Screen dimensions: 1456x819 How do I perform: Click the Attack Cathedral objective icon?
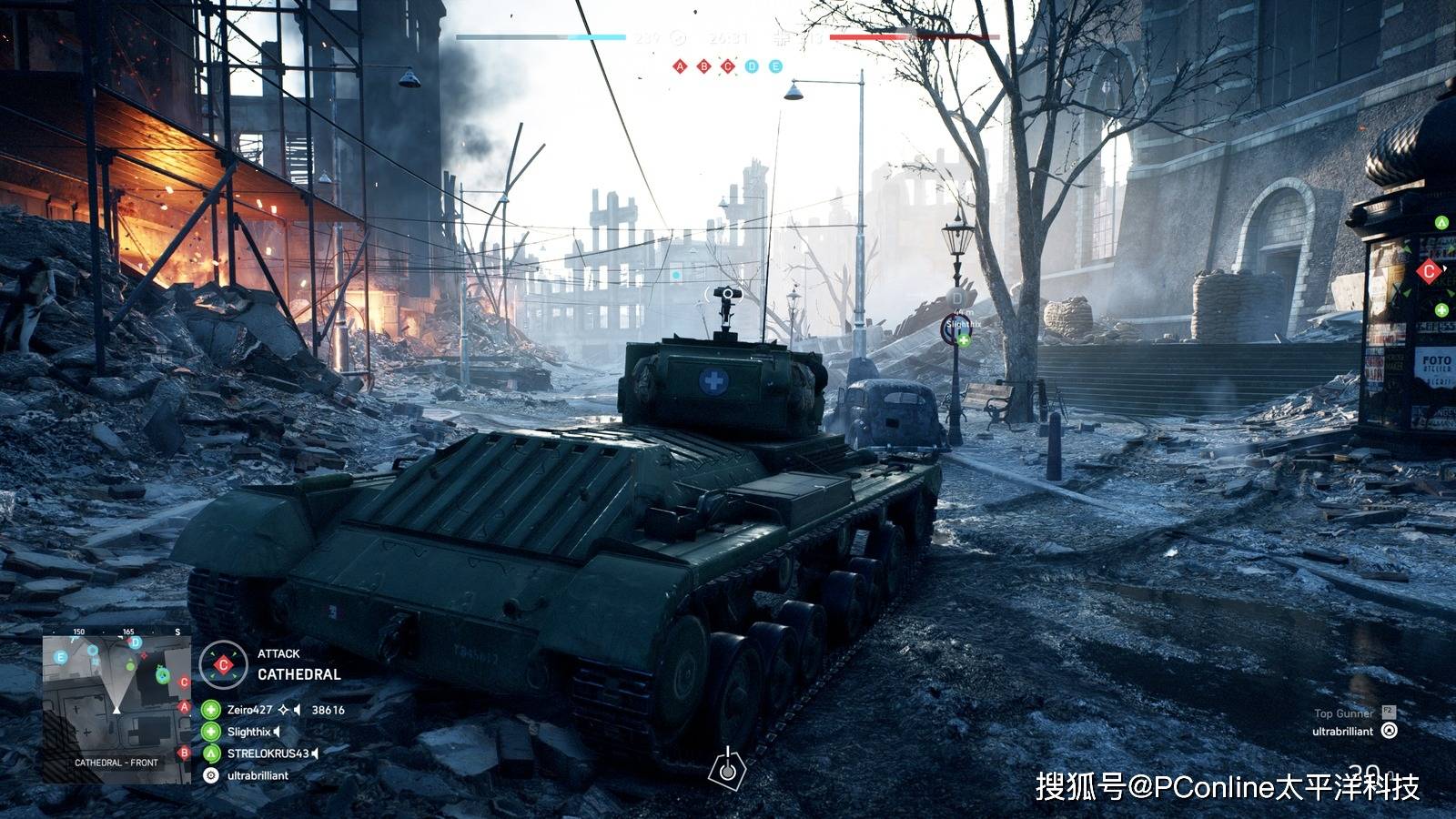223,664
